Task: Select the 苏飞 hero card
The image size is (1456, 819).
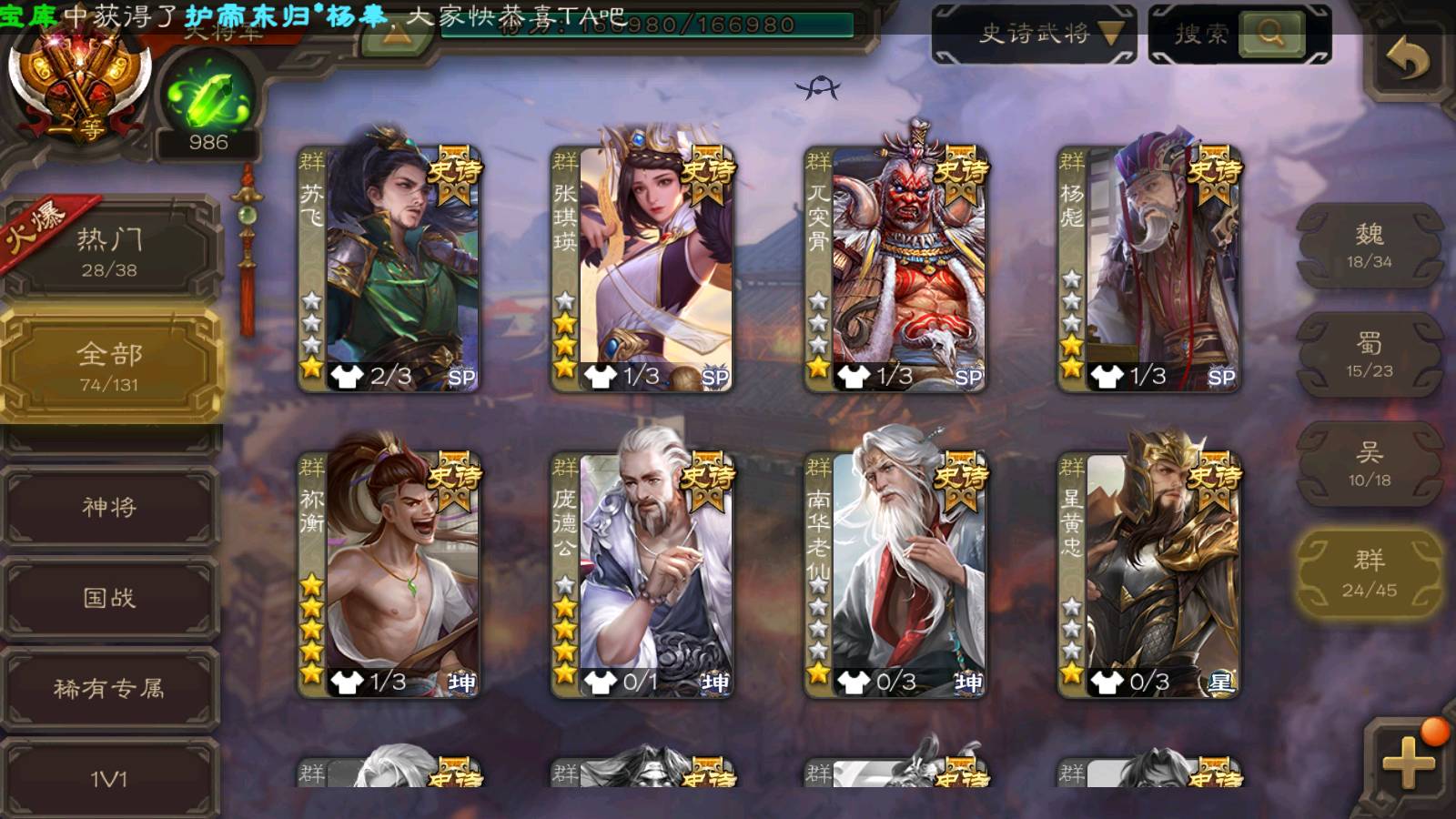Action: click(389, 269)
